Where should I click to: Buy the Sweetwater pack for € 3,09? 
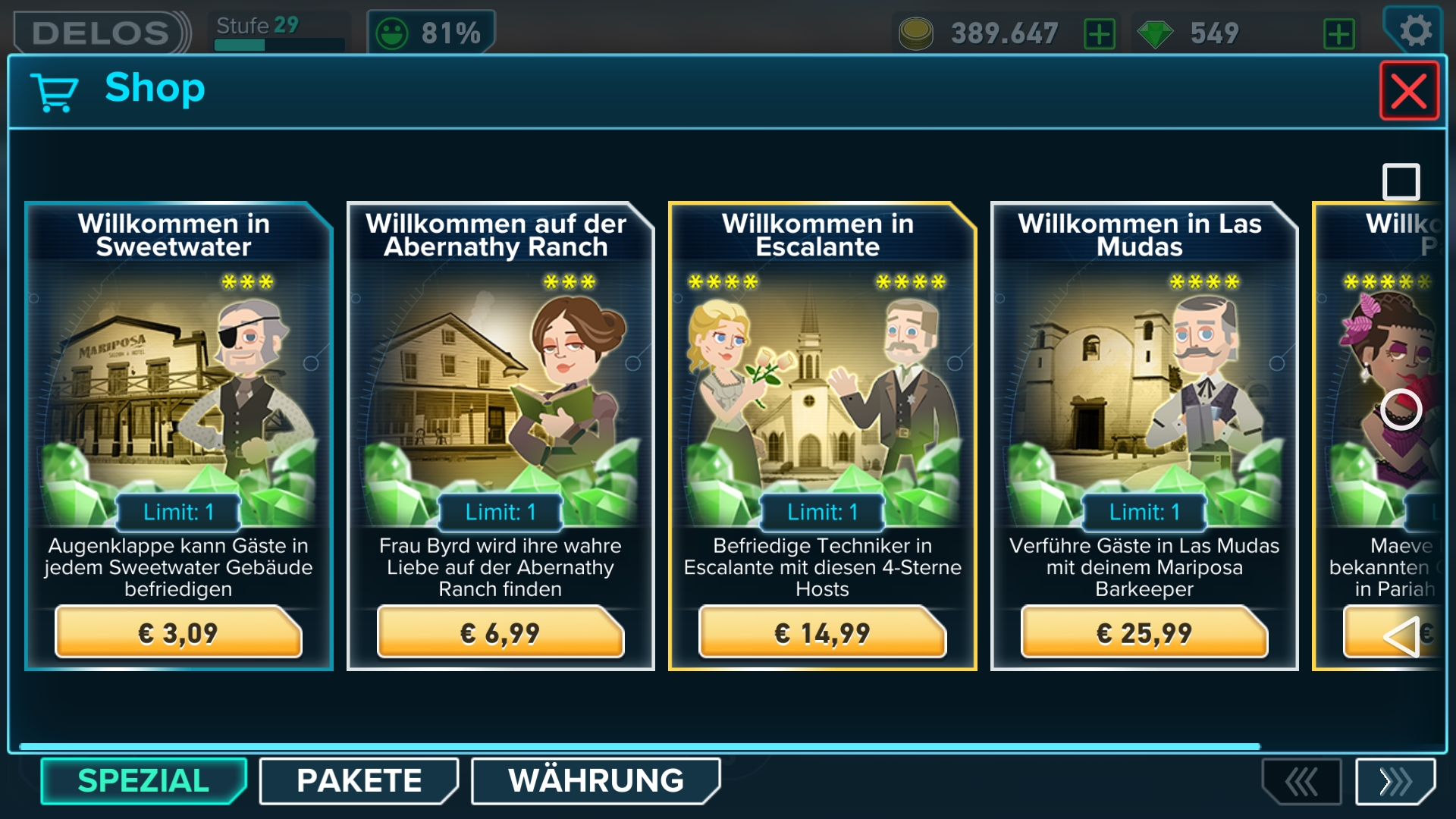(178, 632)
